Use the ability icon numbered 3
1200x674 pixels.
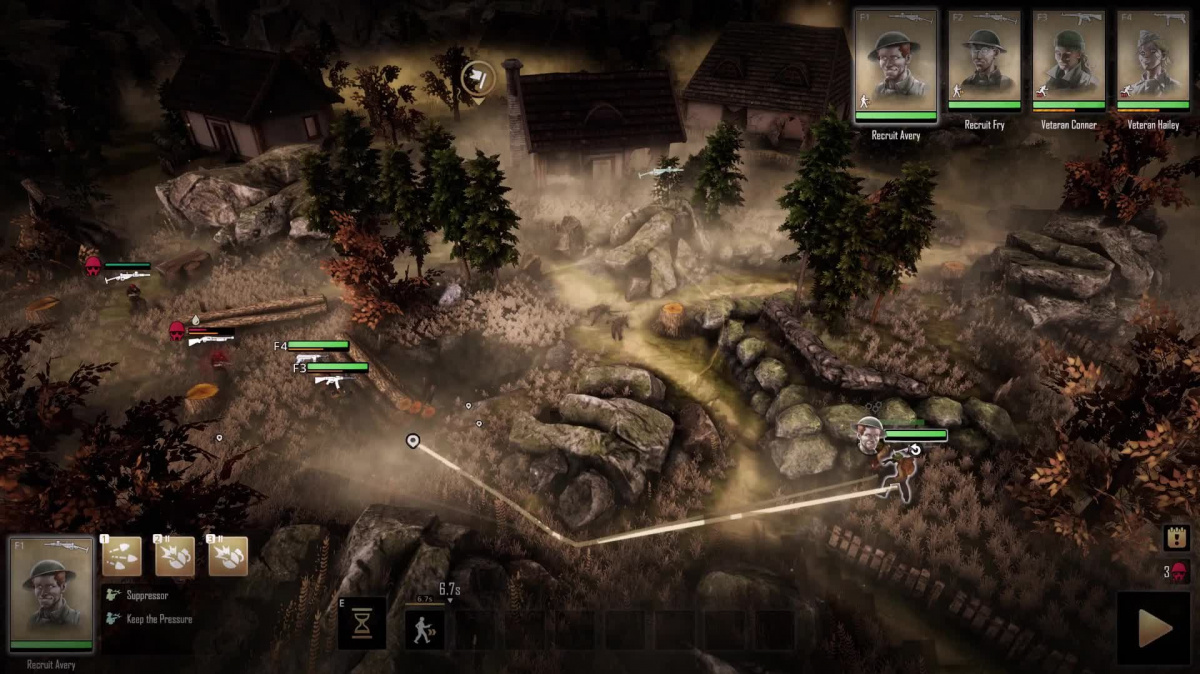click(x=228, y=556)
